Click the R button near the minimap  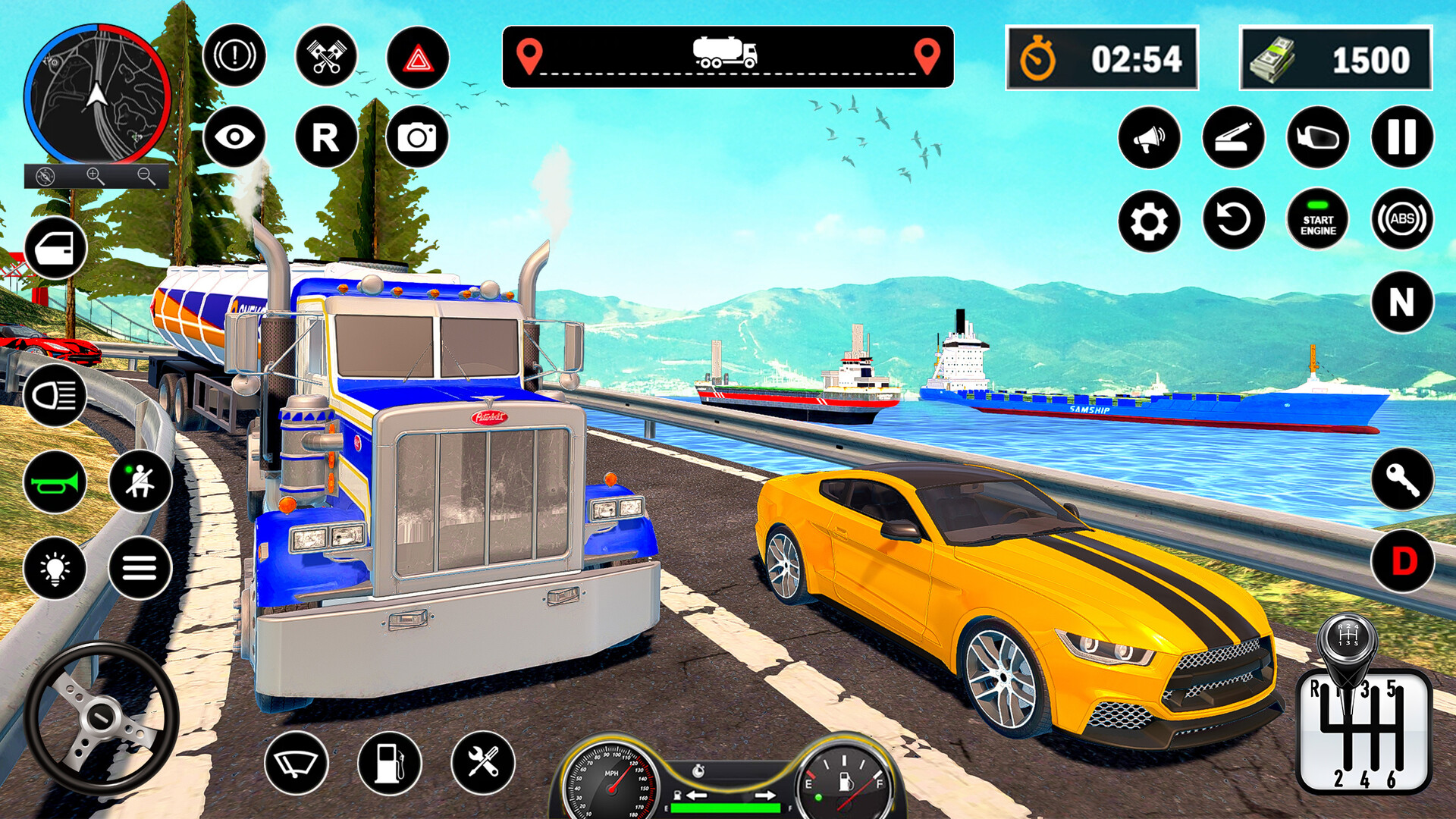pos(326,137)
